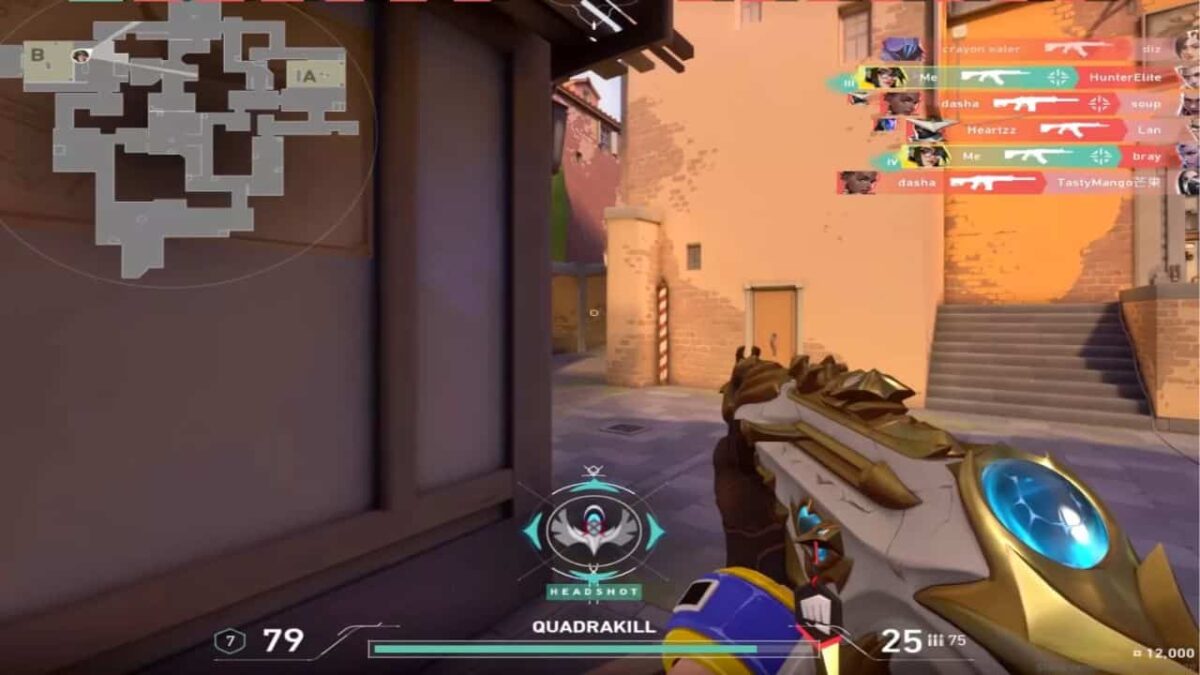Click the A site marker on minimap
Screen dimensions: 1200x675
coord(311,74)
